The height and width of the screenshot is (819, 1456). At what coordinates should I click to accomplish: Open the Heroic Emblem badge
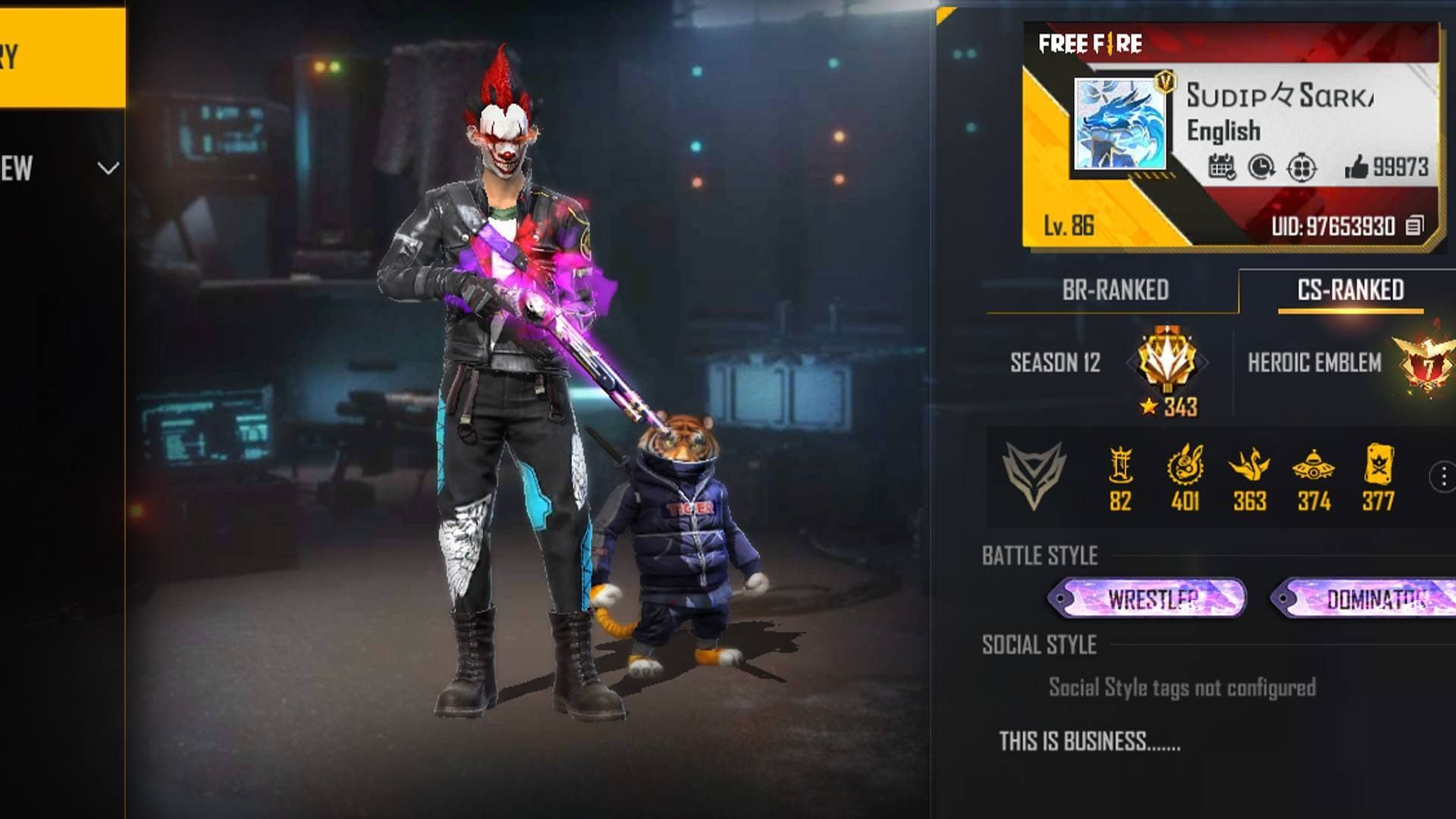[x=1425, y=361]
